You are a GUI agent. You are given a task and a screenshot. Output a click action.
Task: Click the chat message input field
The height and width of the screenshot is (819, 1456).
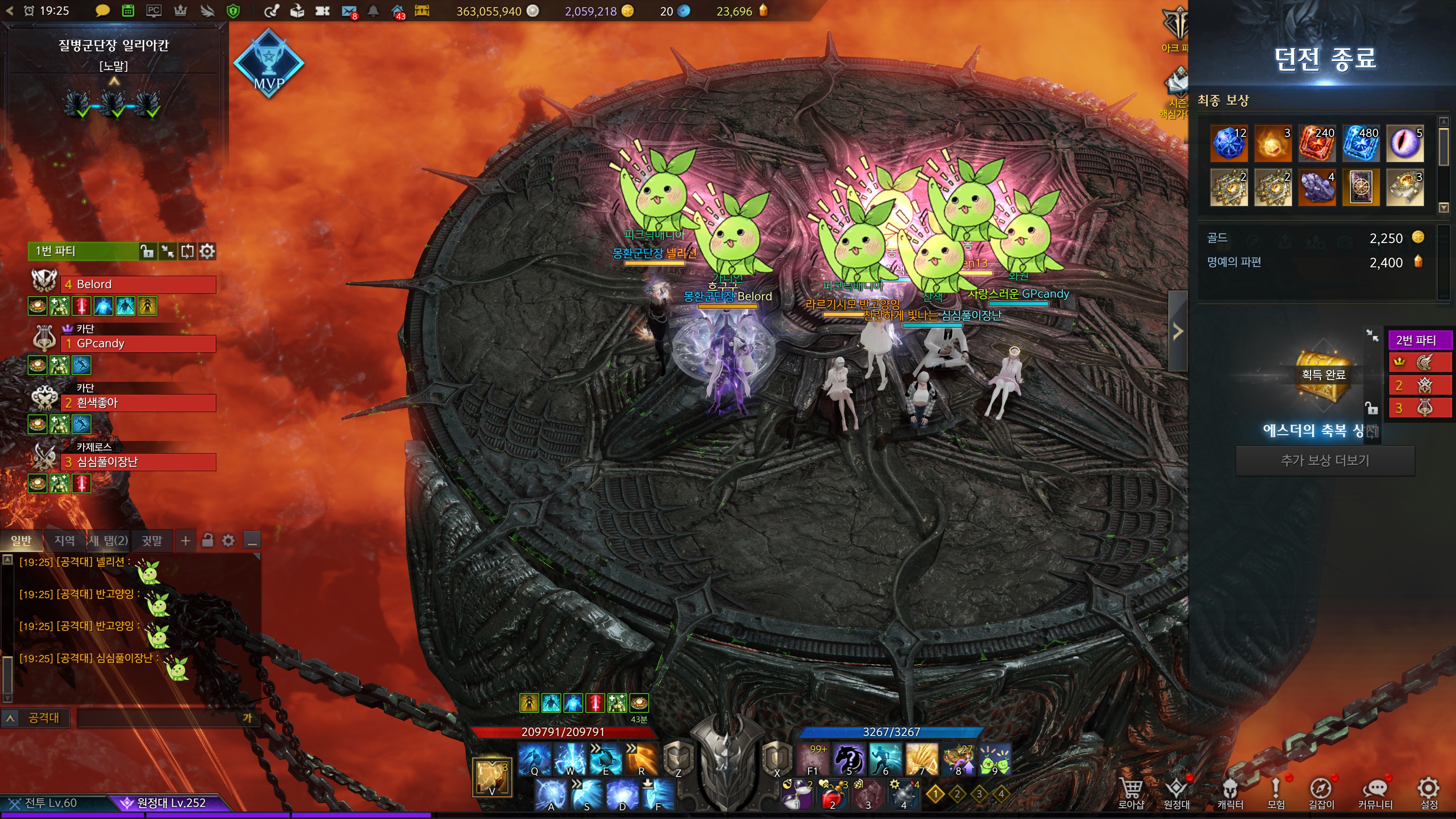coord(158,718)
